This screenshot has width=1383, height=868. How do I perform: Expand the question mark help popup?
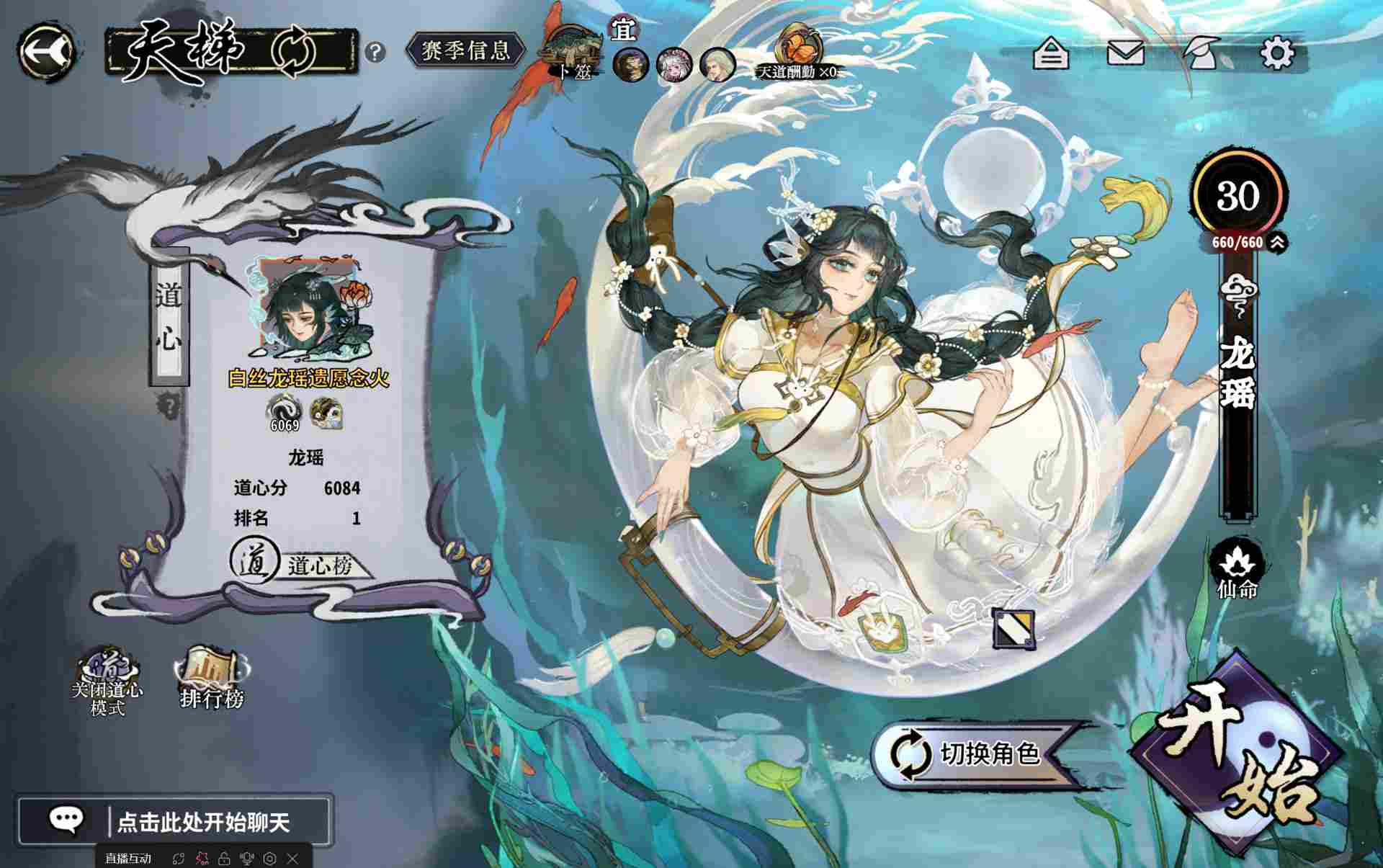(374, 50)
